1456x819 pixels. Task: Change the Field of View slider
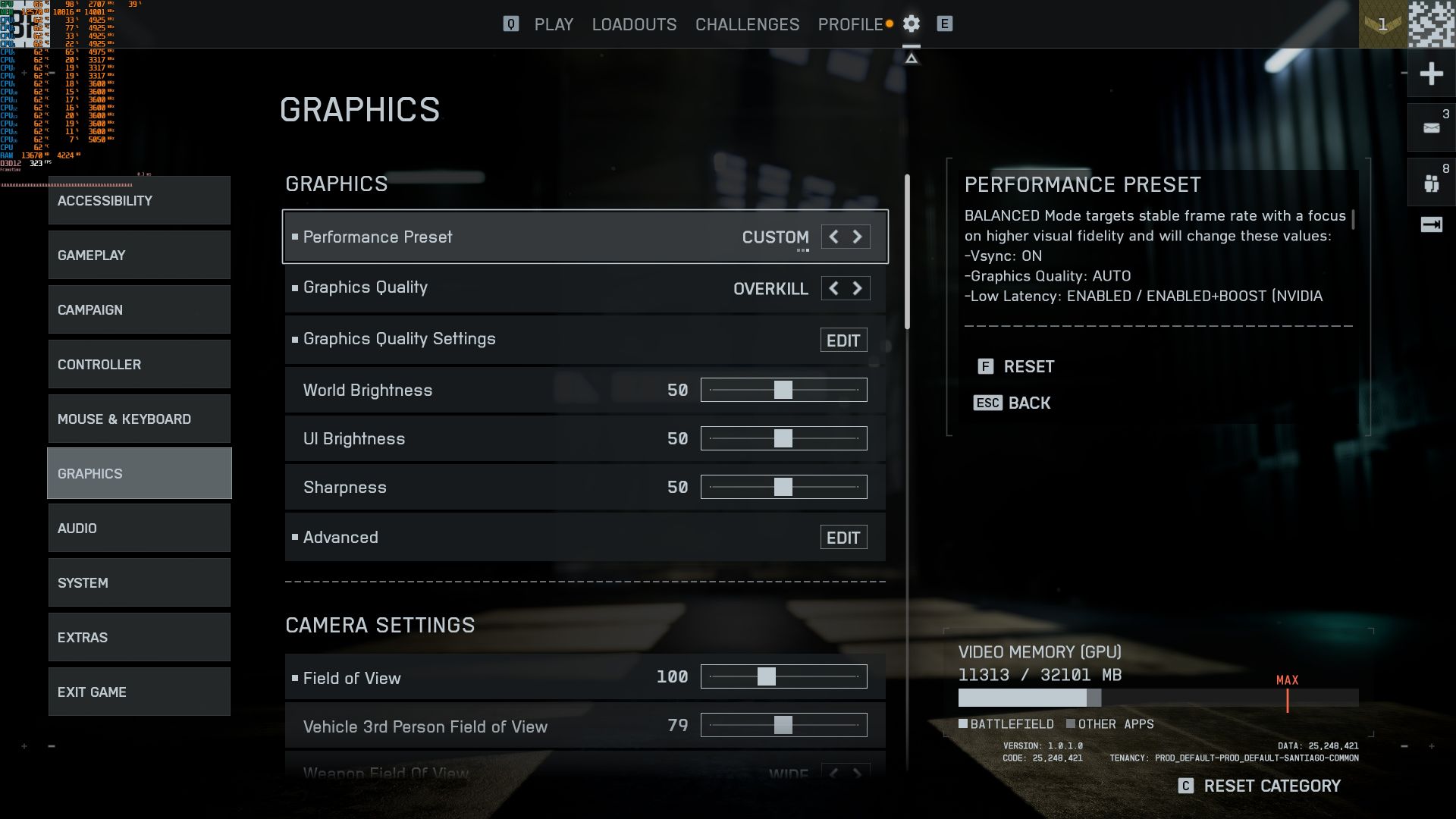[767, 676]
